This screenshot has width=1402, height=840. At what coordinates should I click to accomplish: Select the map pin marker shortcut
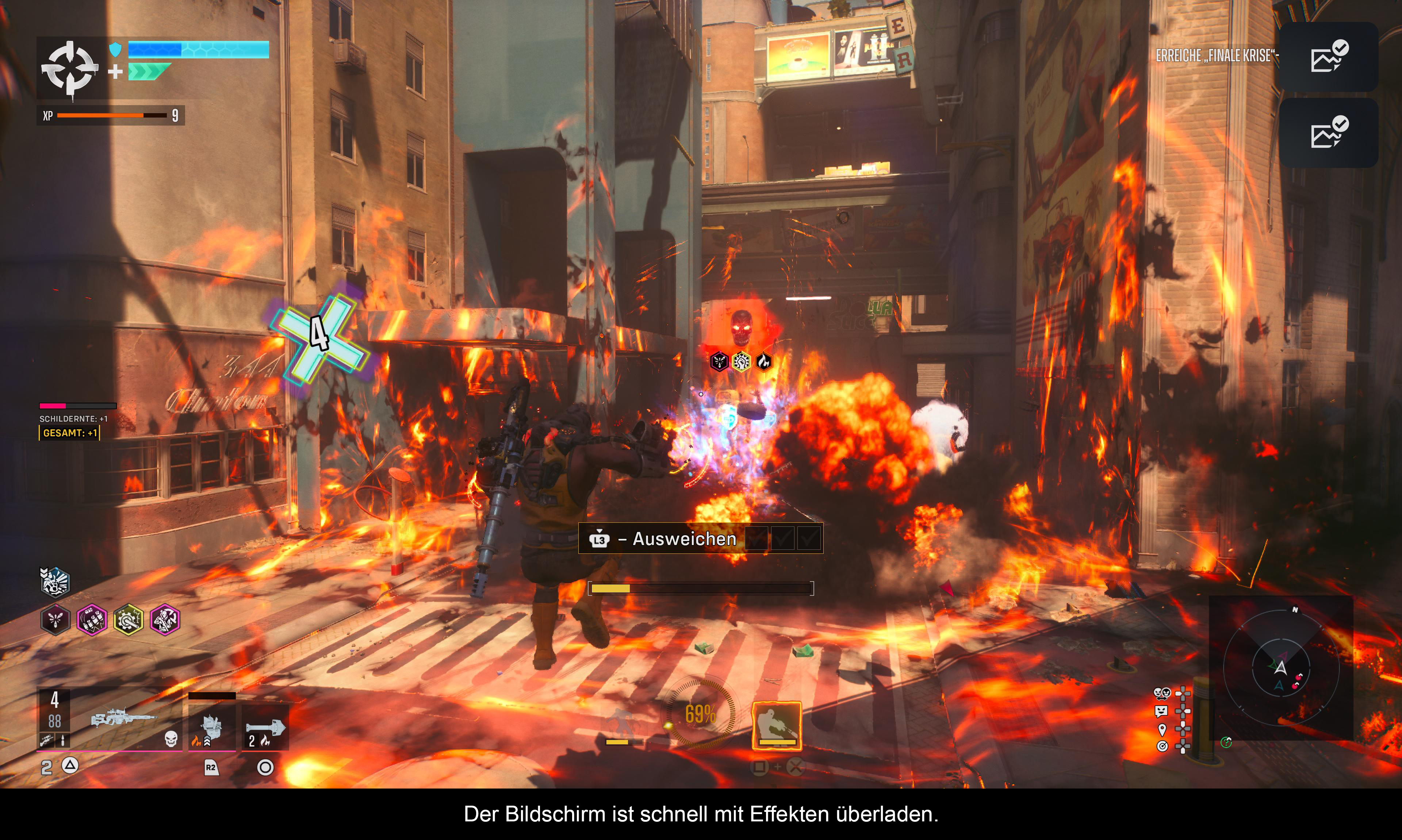pyautogui.click(x=1161, y=729)
